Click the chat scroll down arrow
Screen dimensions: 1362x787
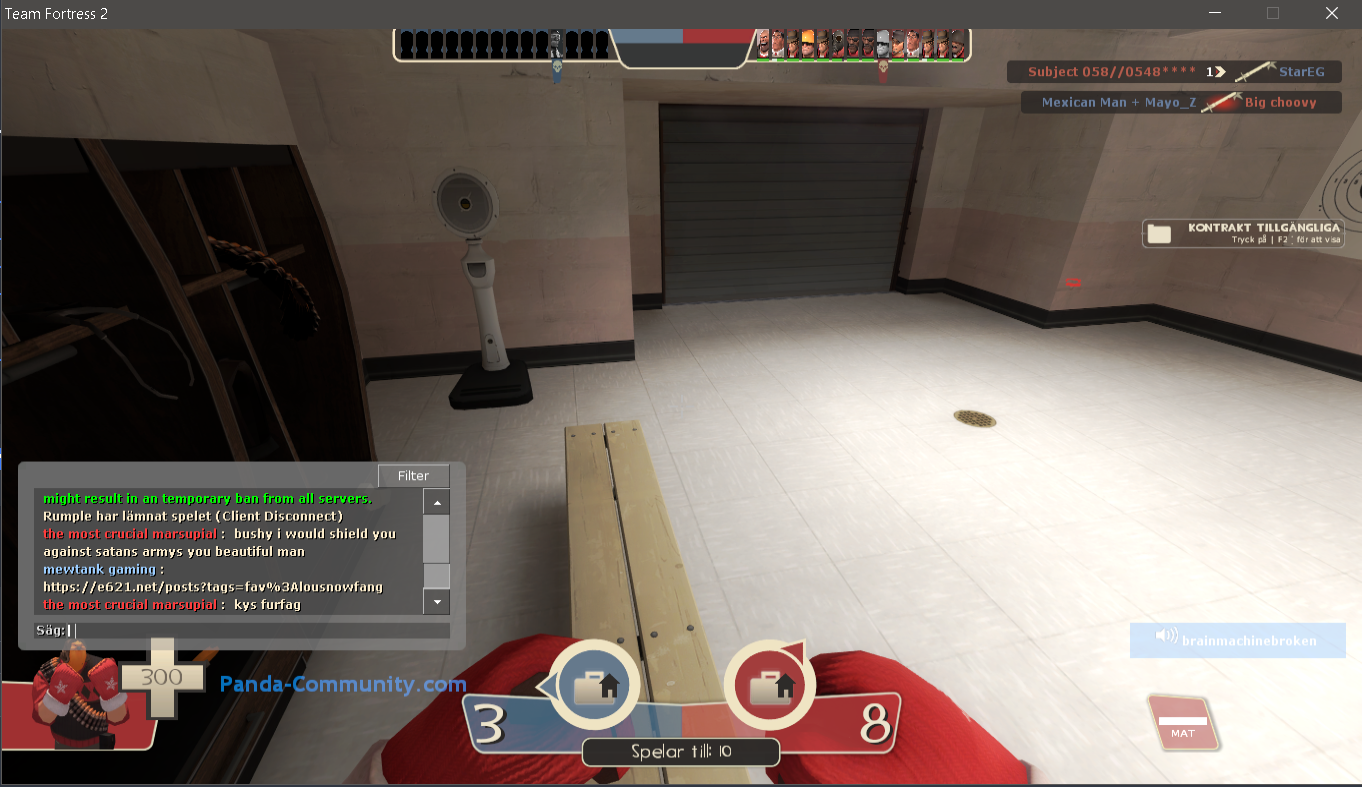437,602
